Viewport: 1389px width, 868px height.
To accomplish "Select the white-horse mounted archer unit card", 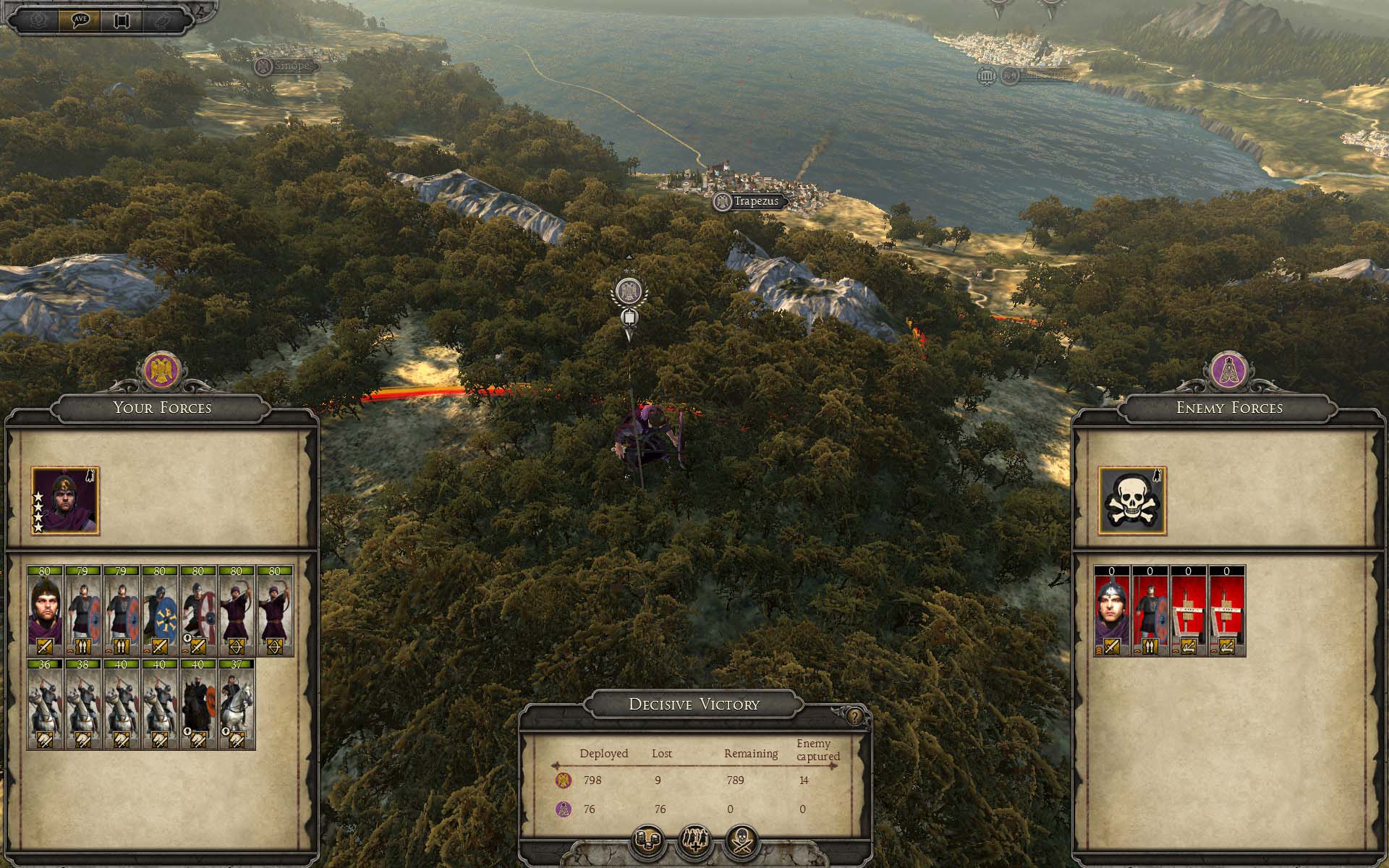I will pyautogui.click(x=237, y=704).
